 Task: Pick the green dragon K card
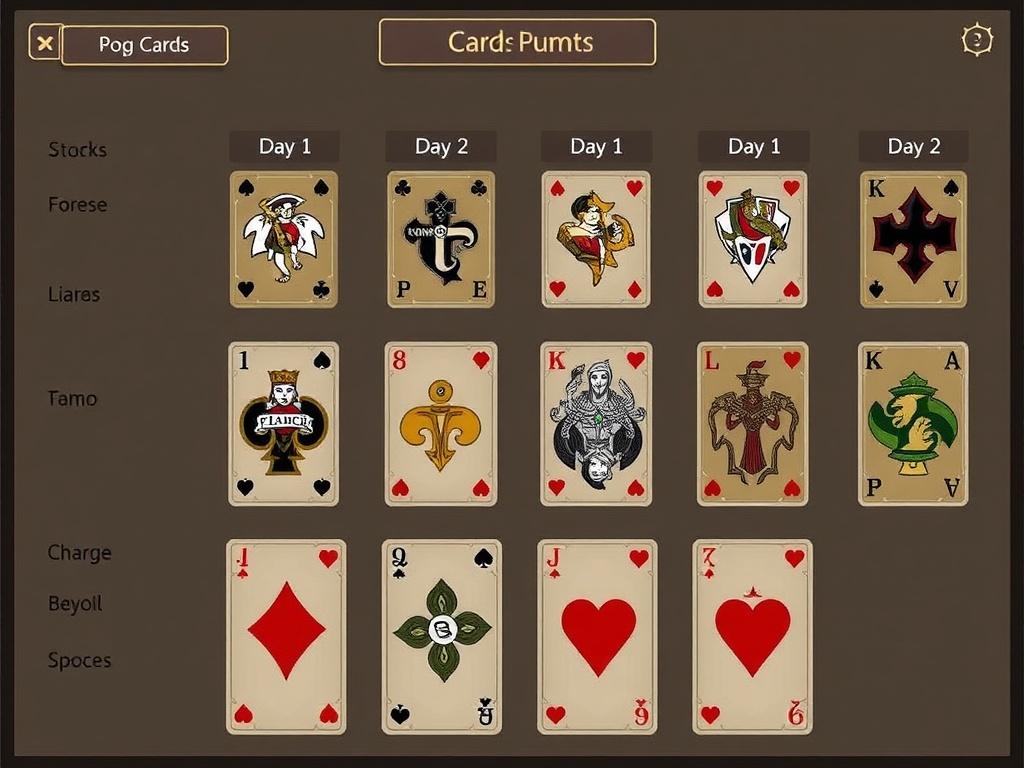tap(912, 424)
